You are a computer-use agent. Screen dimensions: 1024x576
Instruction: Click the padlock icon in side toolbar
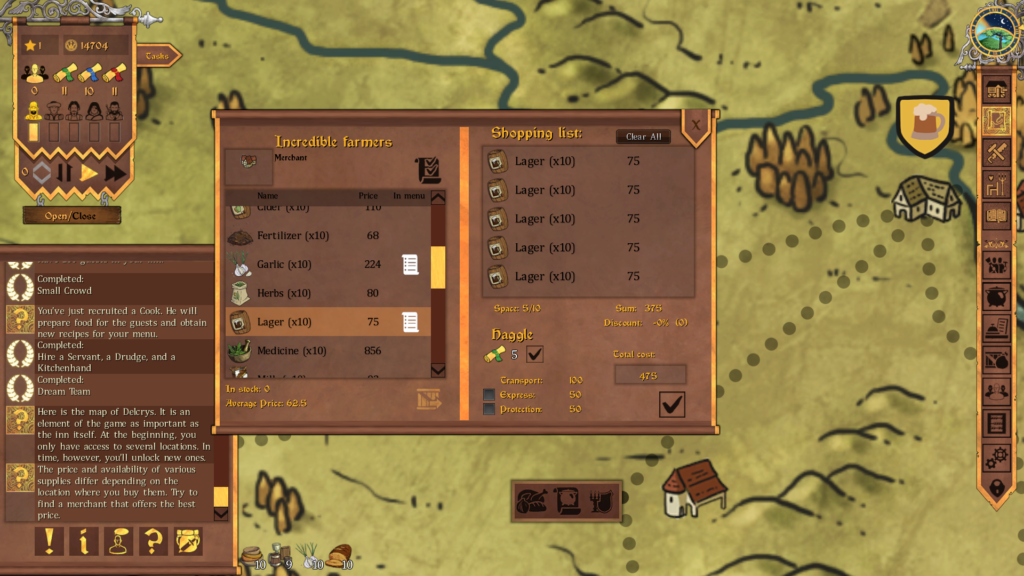point(996,488)
